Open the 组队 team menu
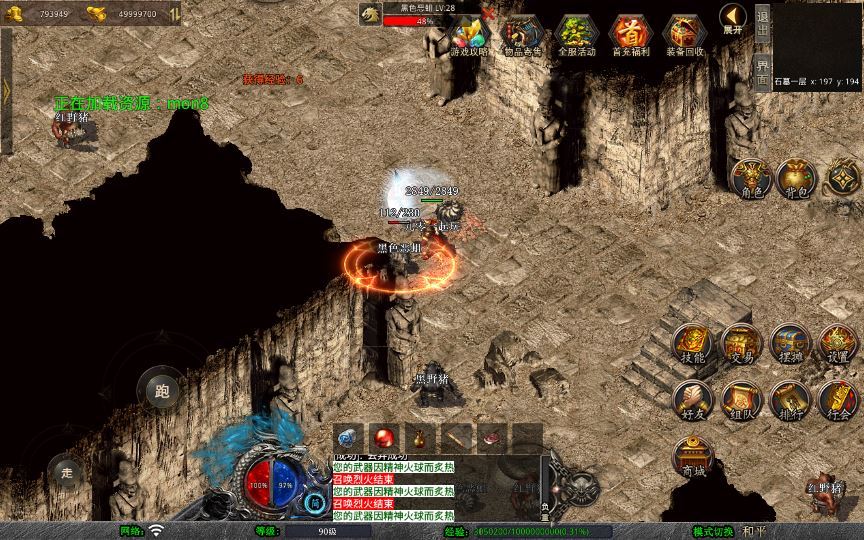The image size is (864, 540). point(741,400)
